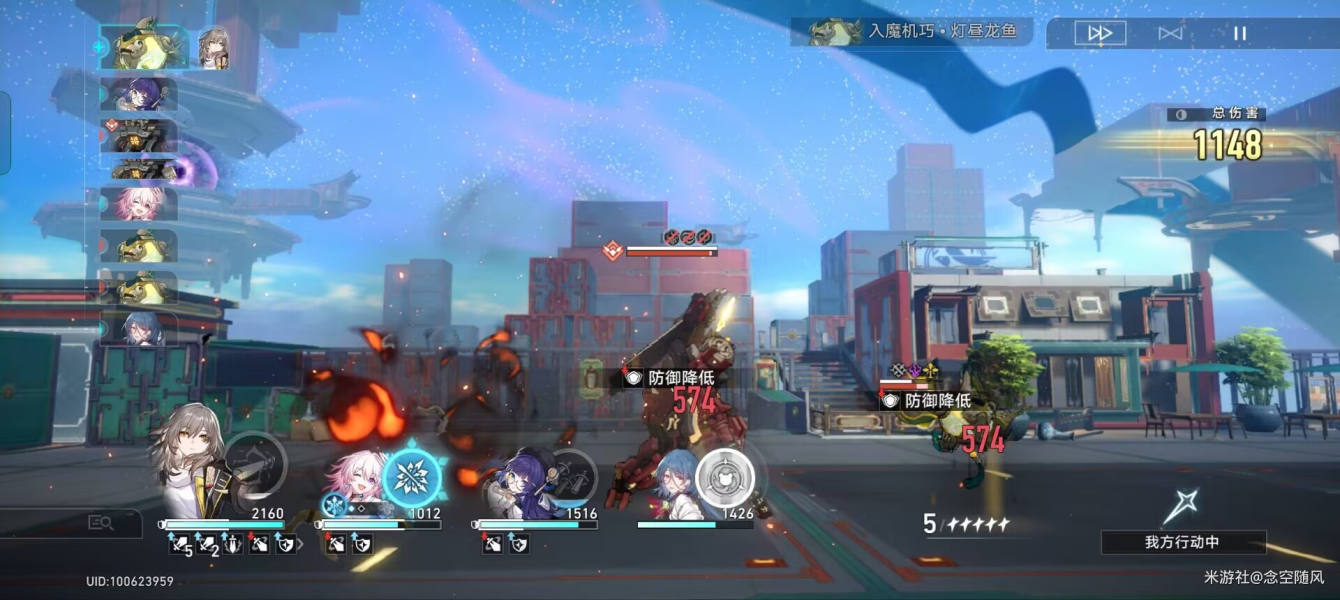Toggle the double-speed fast forward button
The height and width of the screenshot is (600, 1340).
pyautogui.click(x=1100, y=33)
